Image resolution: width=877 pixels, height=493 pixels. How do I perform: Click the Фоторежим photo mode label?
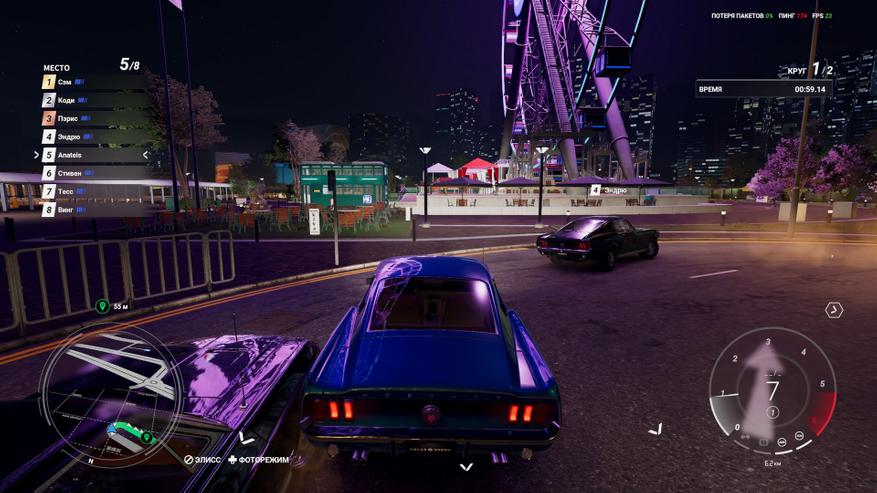click(x=258, y=460)
